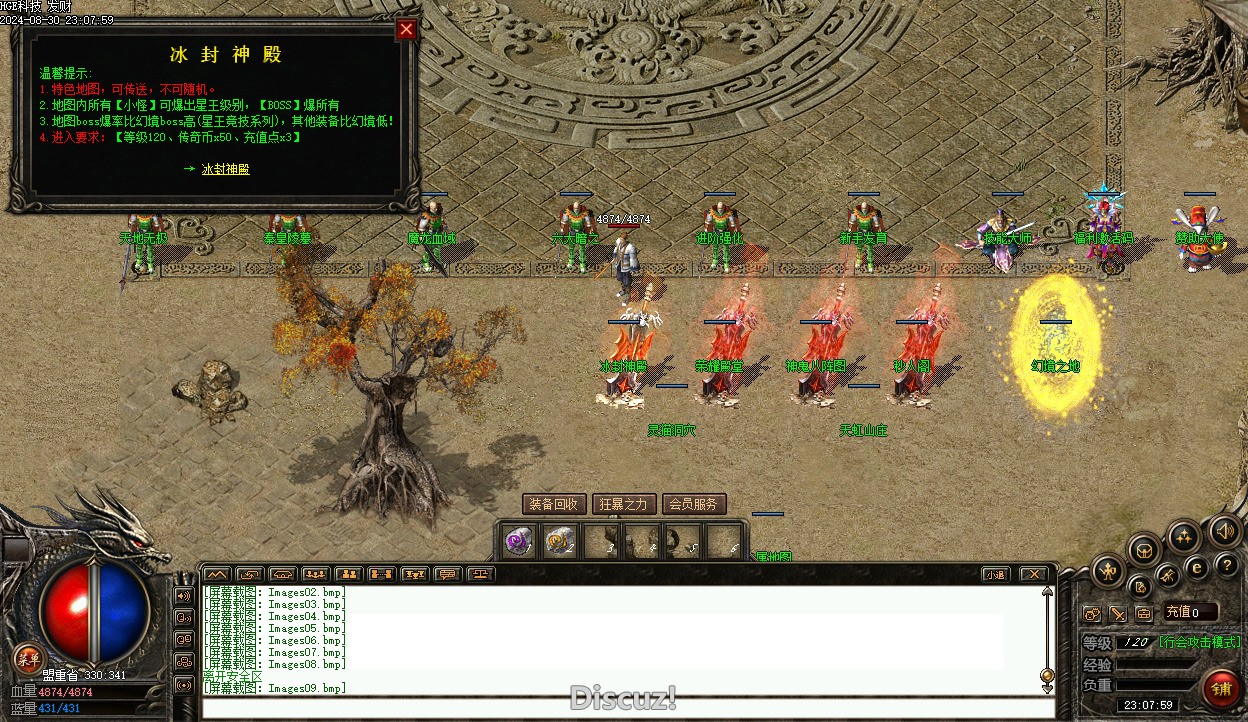The image size is (1248, 722).
Task: Open the 会员服务 member services
Action: pyautogui.click(x=693, y=504)
